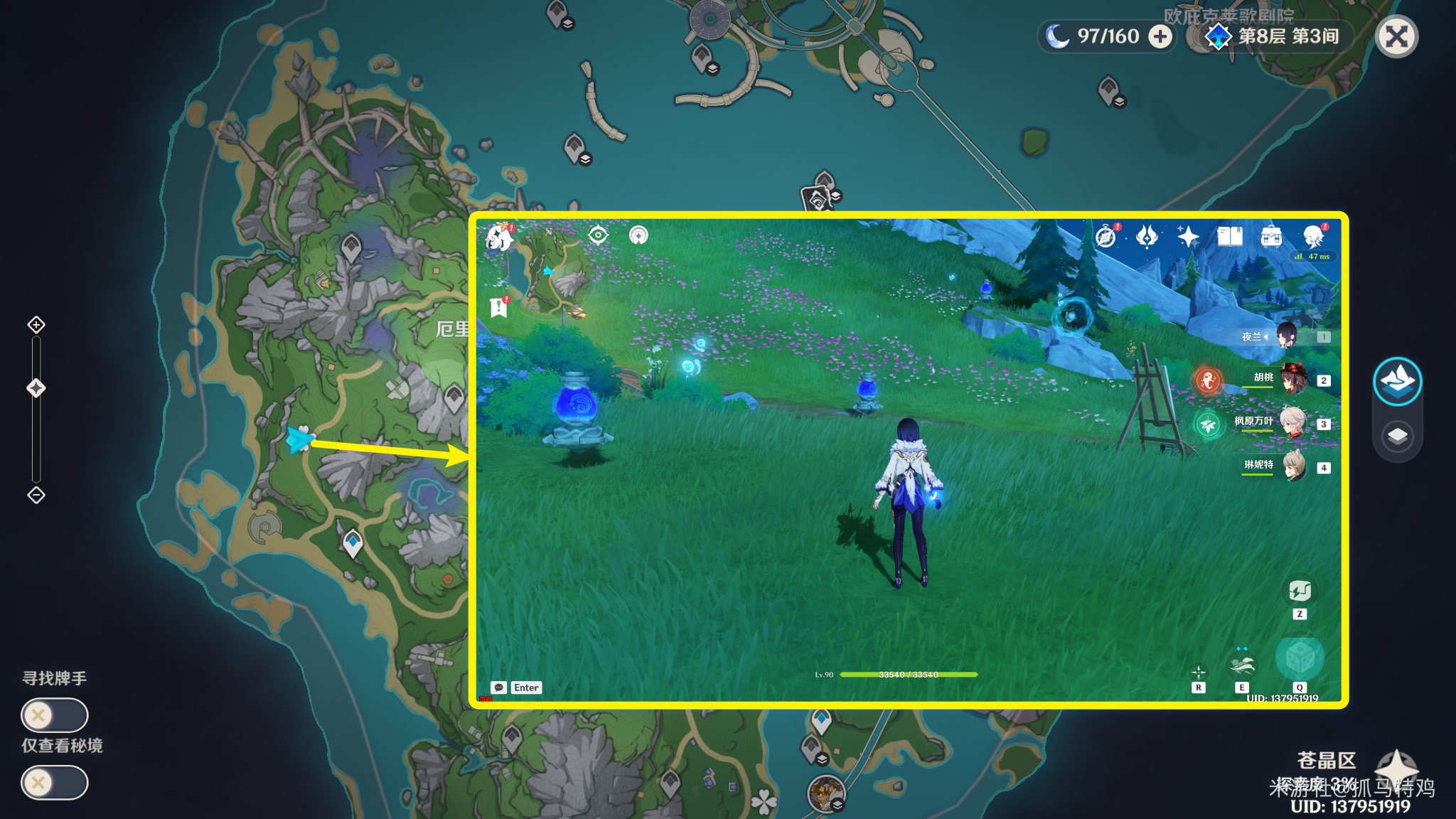Select the TCG card marker on the map

tap(816, 199)
